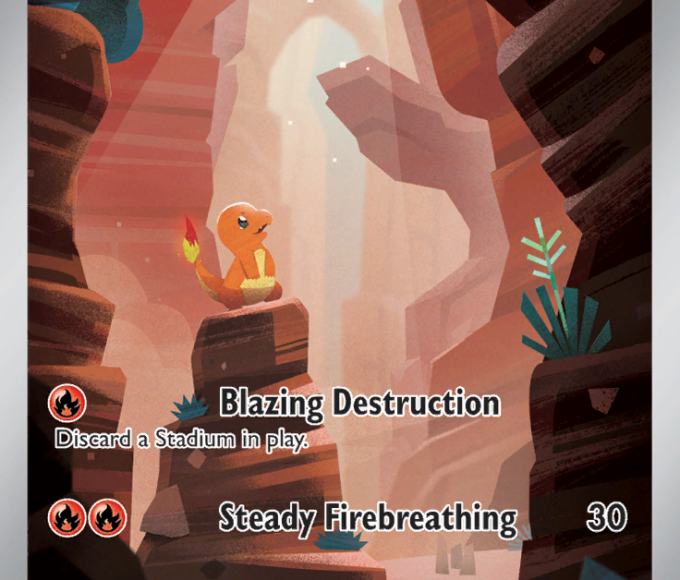The width and height of the screenshot is (680, 580).
Task: Select the Blazing Destruction attack
Action: 359,403
